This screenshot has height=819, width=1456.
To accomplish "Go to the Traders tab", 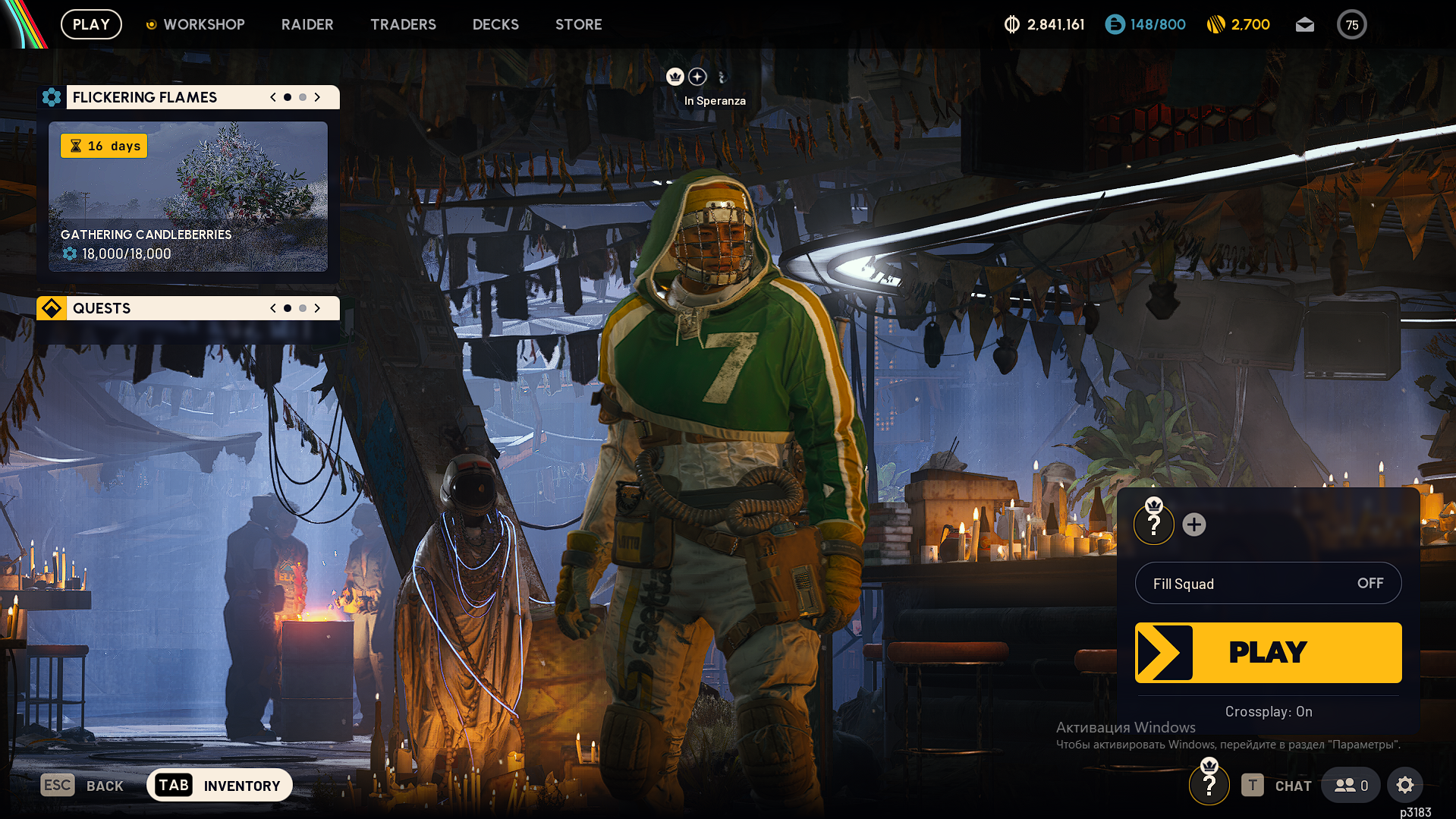I will (403, 24).
